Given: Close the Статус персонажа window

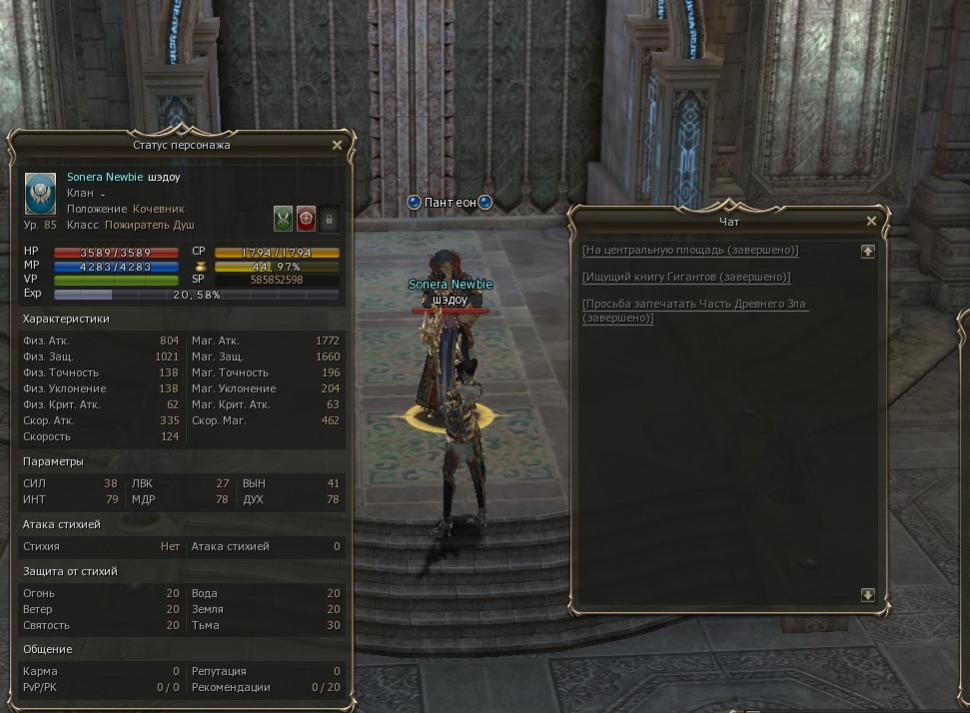Looking at the screenshot, I should [337, 145].
